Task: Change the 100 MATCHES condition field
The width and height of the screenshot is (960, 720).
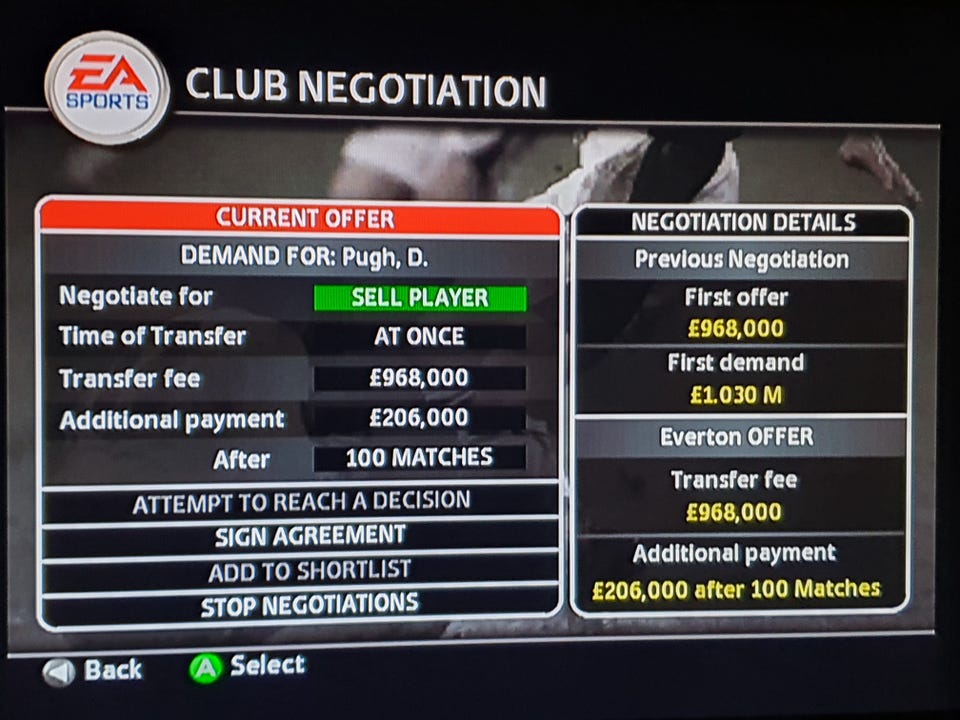Action: (x=419, y=458)
